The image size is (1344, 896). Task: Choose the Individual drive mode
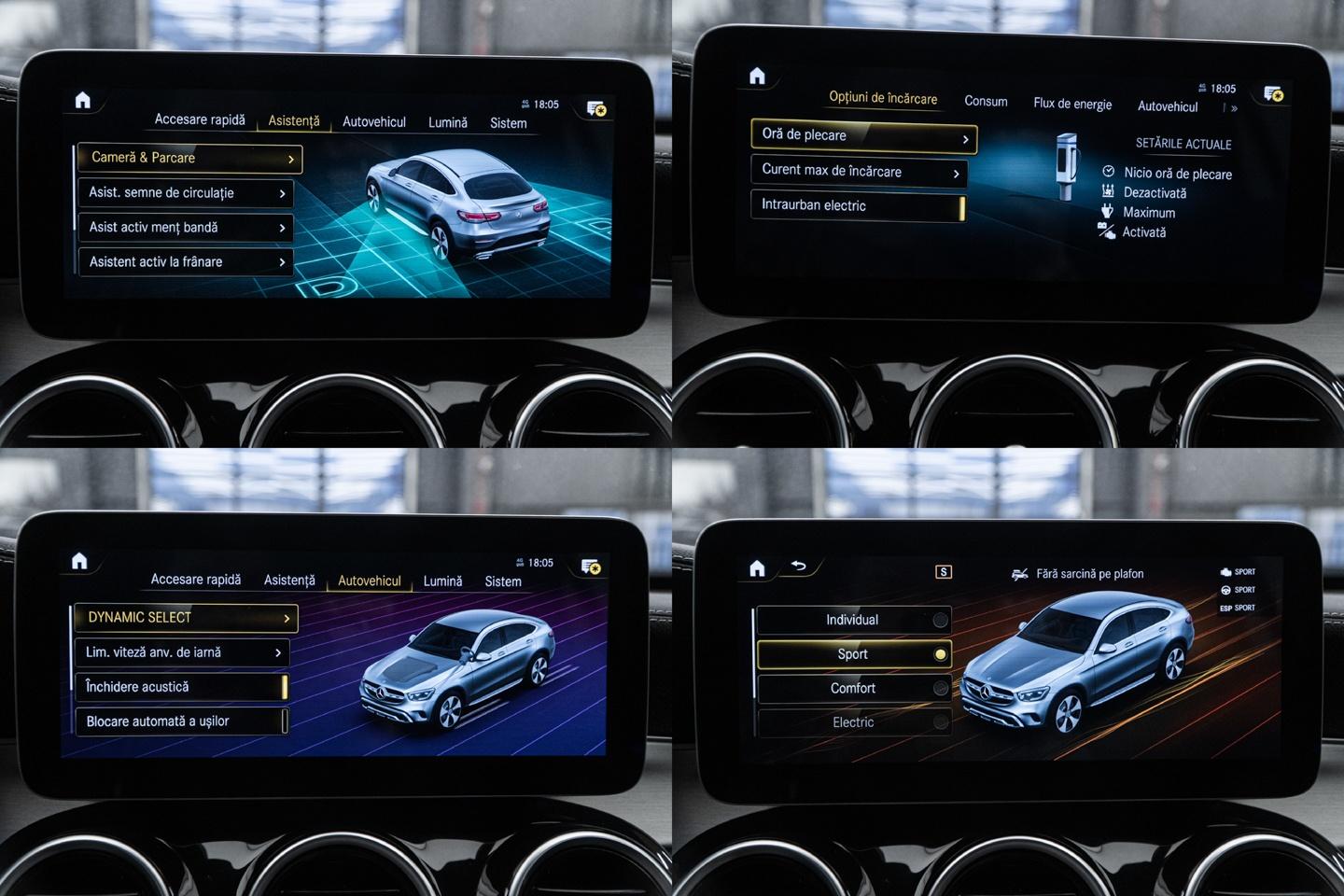coord(853,620)
